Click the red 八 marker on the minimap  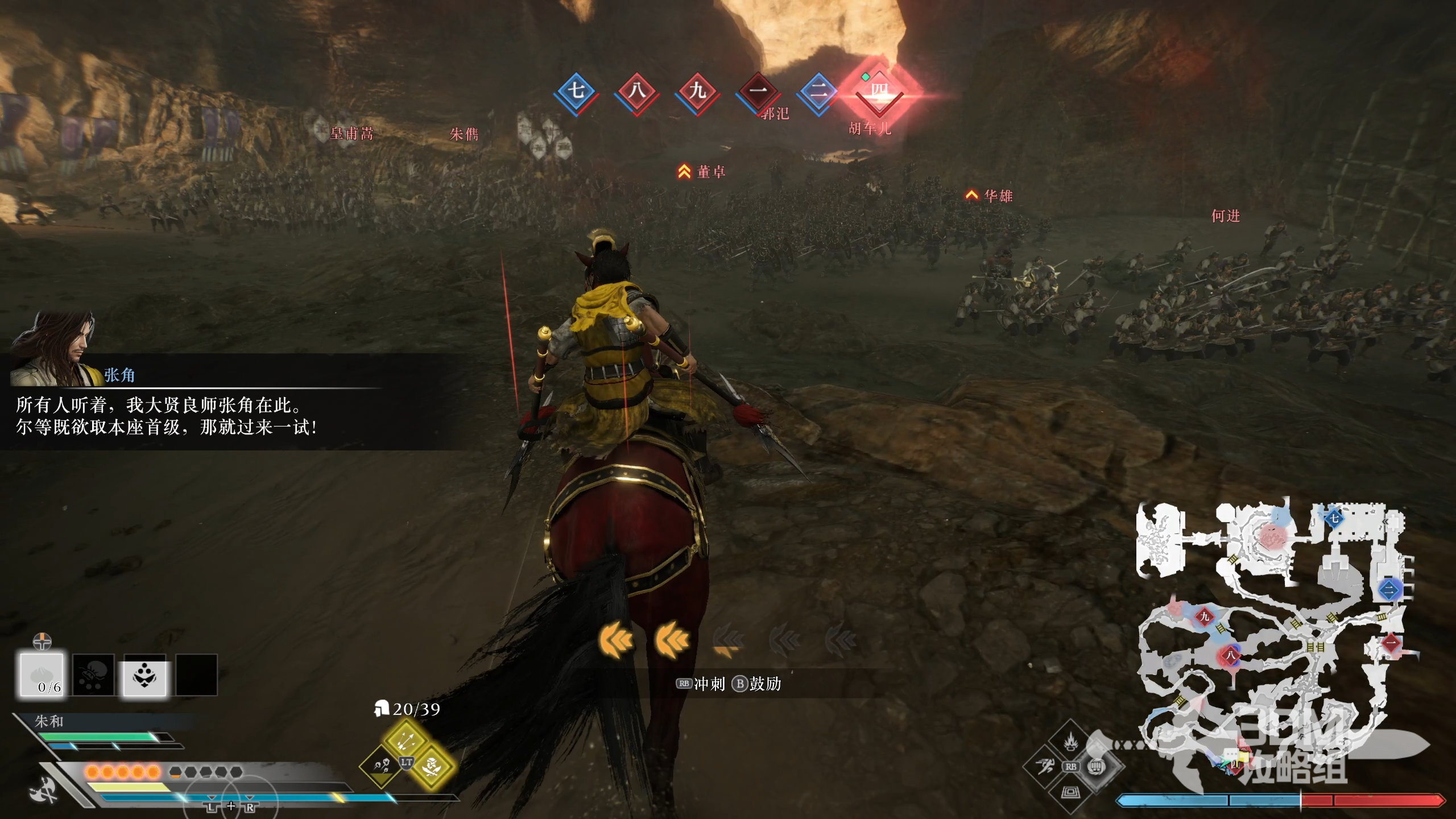coord(1230,655)
